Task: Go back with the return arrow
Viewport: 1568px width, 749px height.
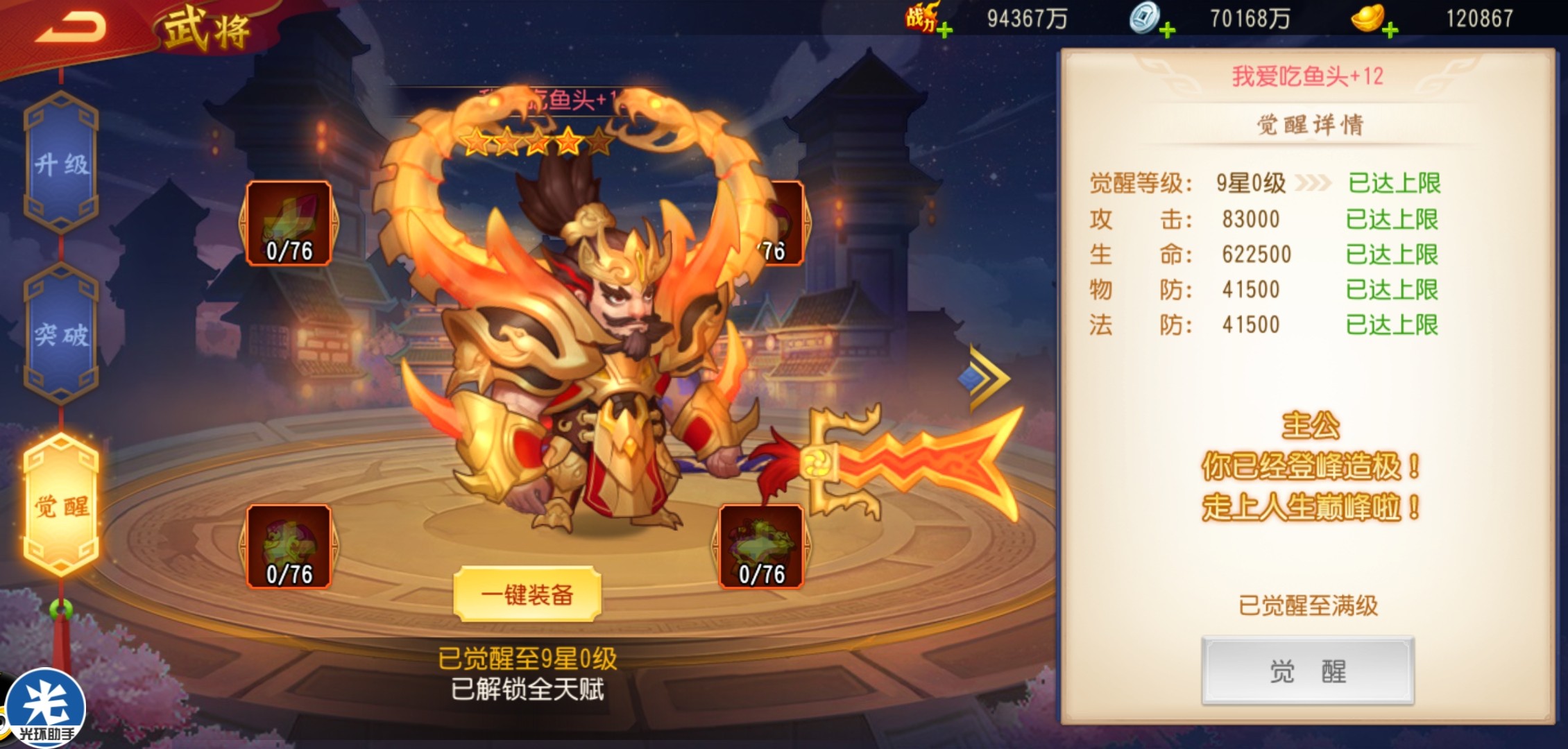Action: click(x=71, y=28)
